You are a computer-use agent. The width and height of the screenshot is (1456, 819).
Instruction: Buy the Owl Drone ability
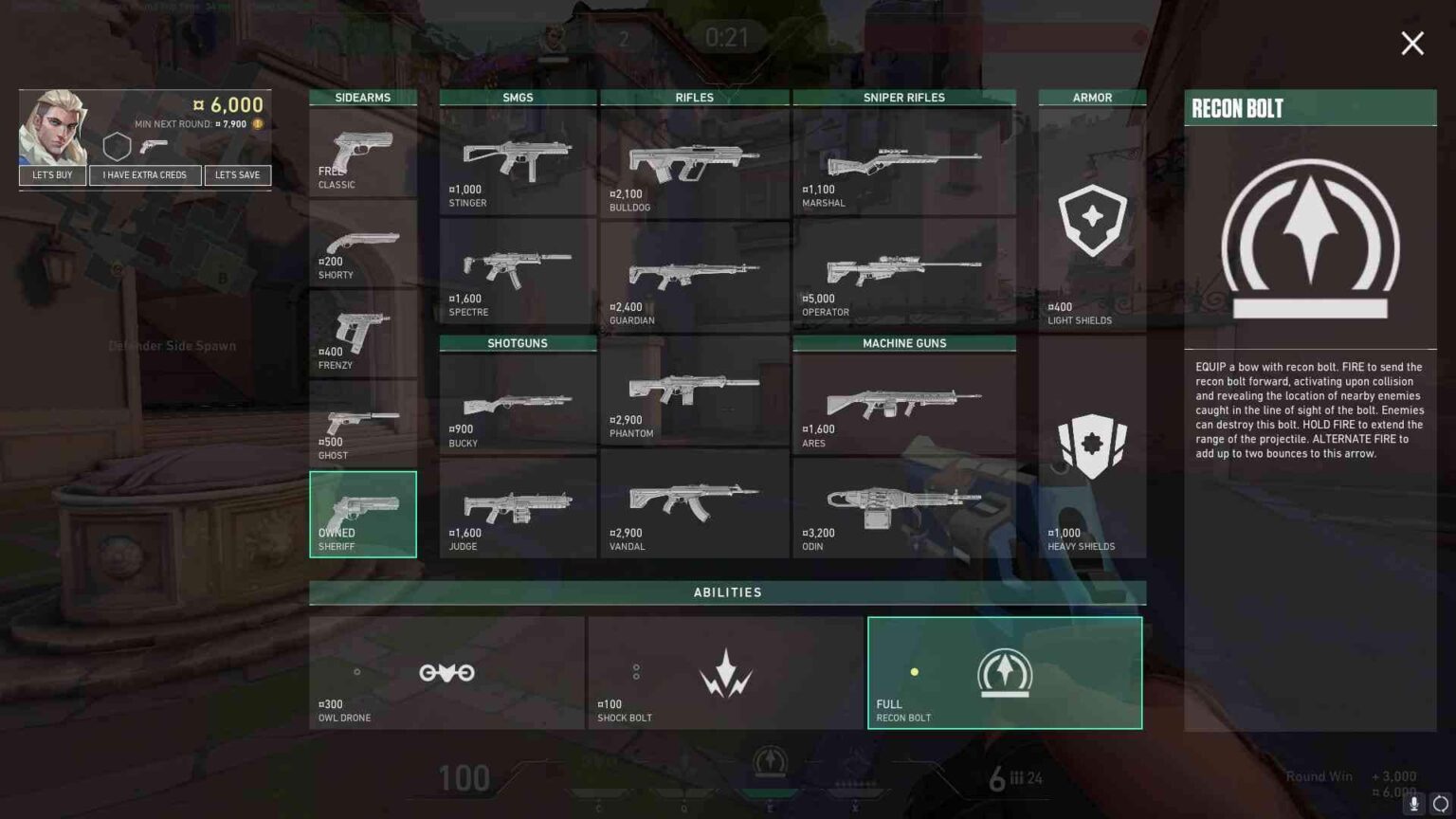tap(446, 673)
